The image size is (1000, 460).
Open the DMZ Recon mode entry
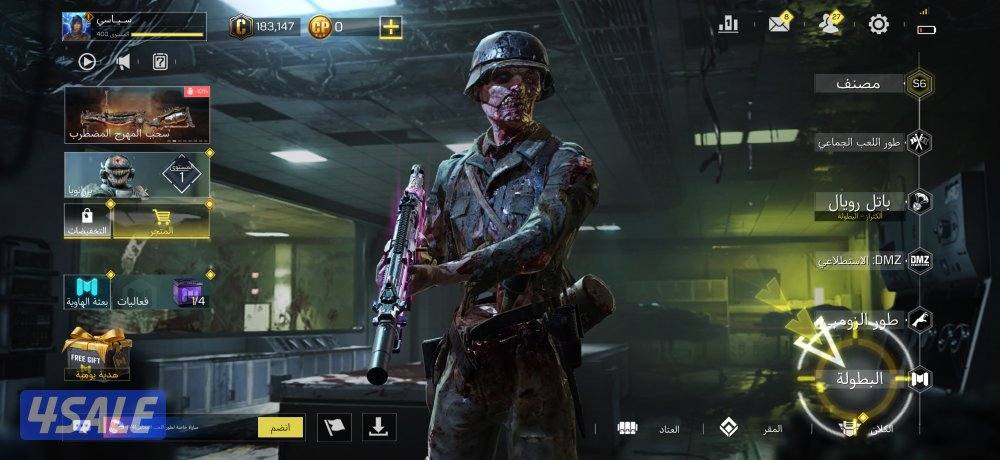pyautogui.click(x=861, y=260)
